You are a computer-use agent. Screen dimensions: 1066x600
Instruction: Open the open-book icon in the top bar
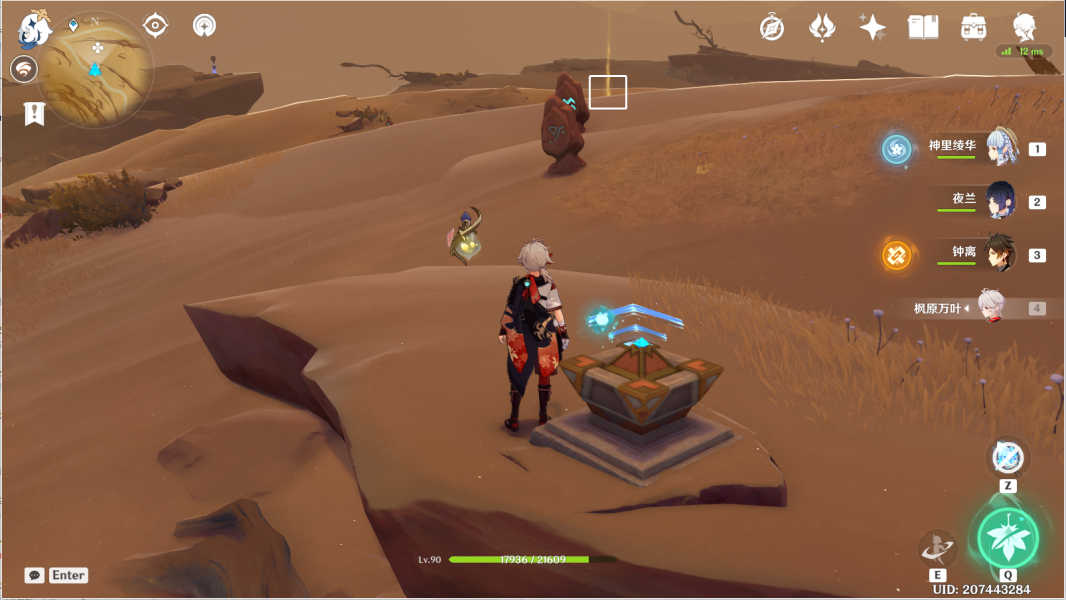tap(922, 28)
